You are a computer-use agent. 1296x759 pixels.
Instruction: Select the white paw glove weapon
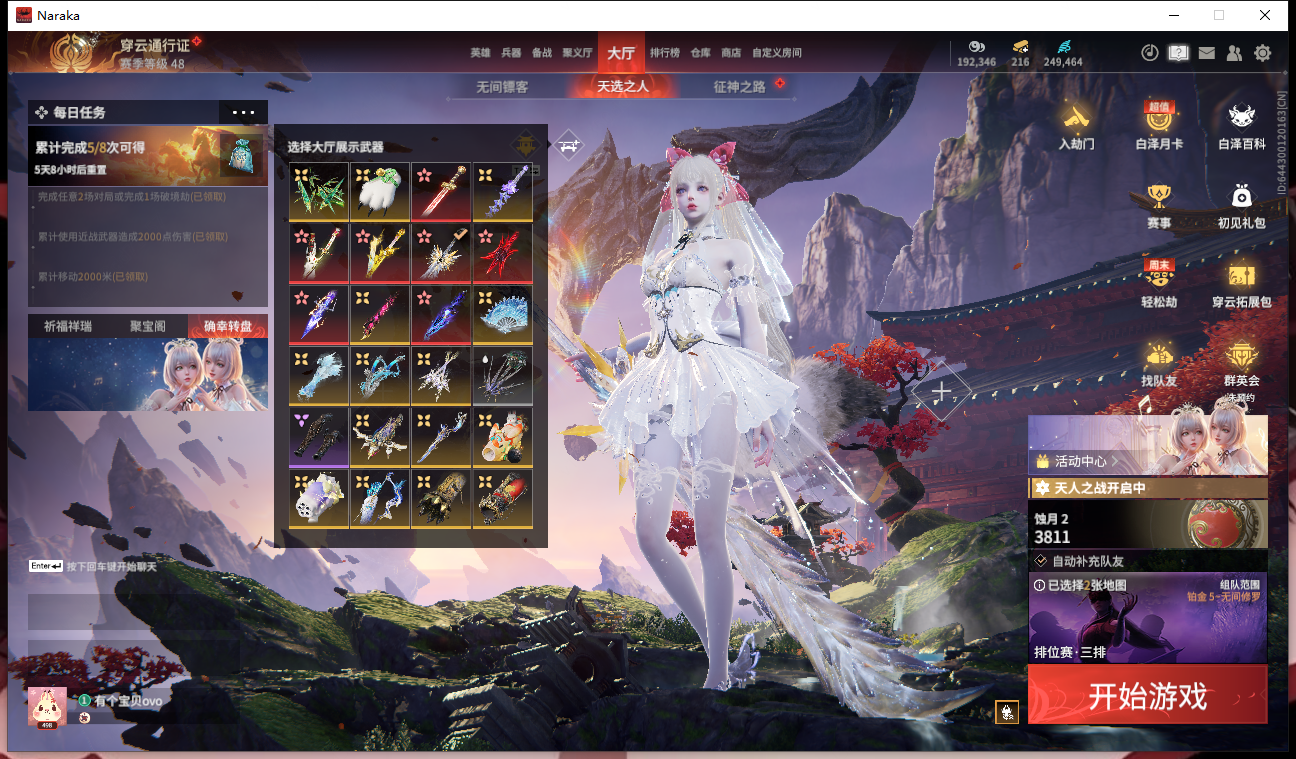380,191
